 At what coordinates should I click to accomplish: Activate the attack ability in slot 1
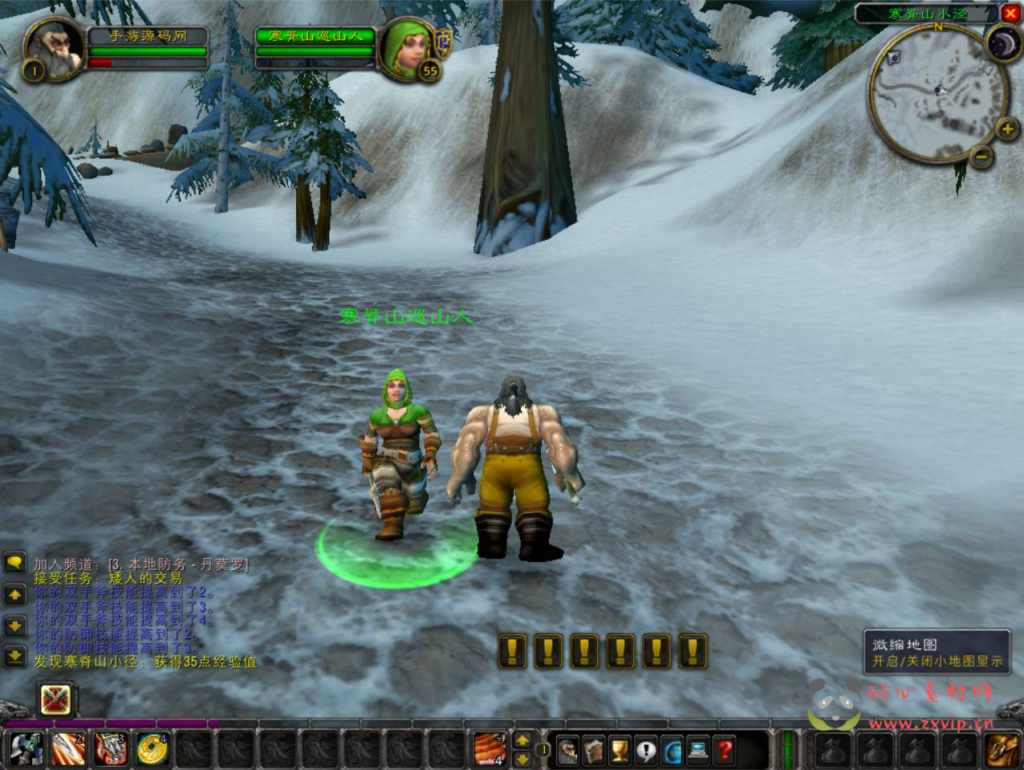pyautogui.click(x=26, y=749)
